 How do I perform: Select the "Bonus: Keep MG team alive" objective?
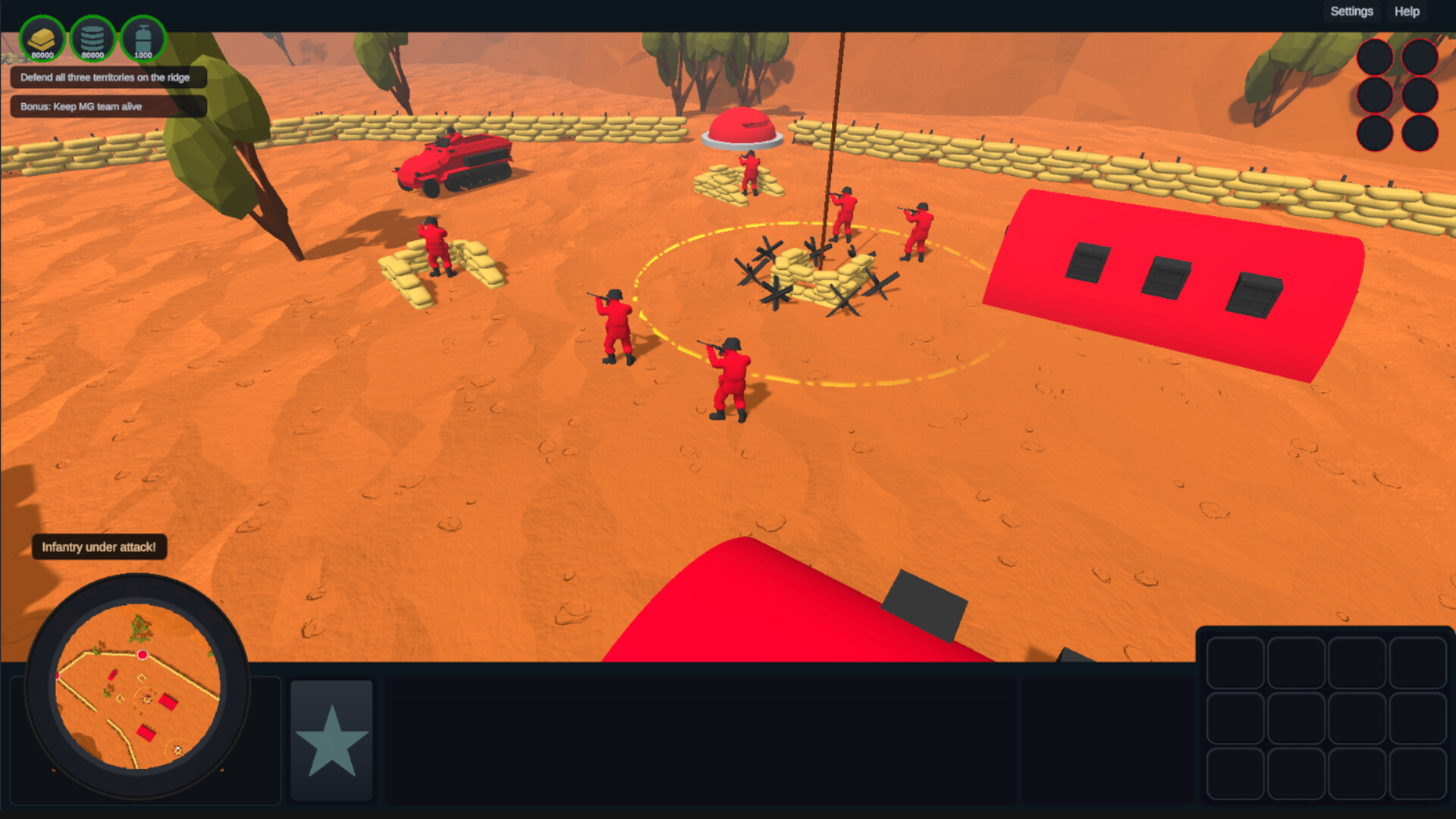pos(106,106)
